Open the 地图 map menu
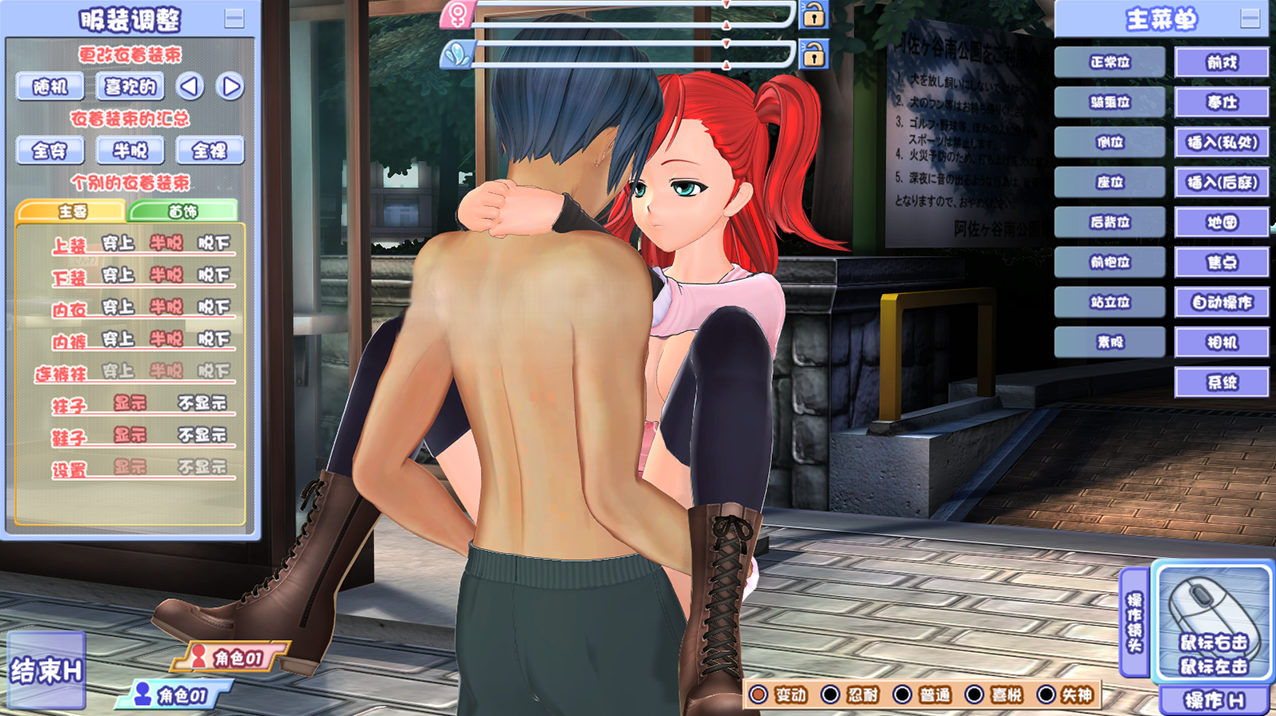Screen dimensions: 1276x716 [1221, 222]
